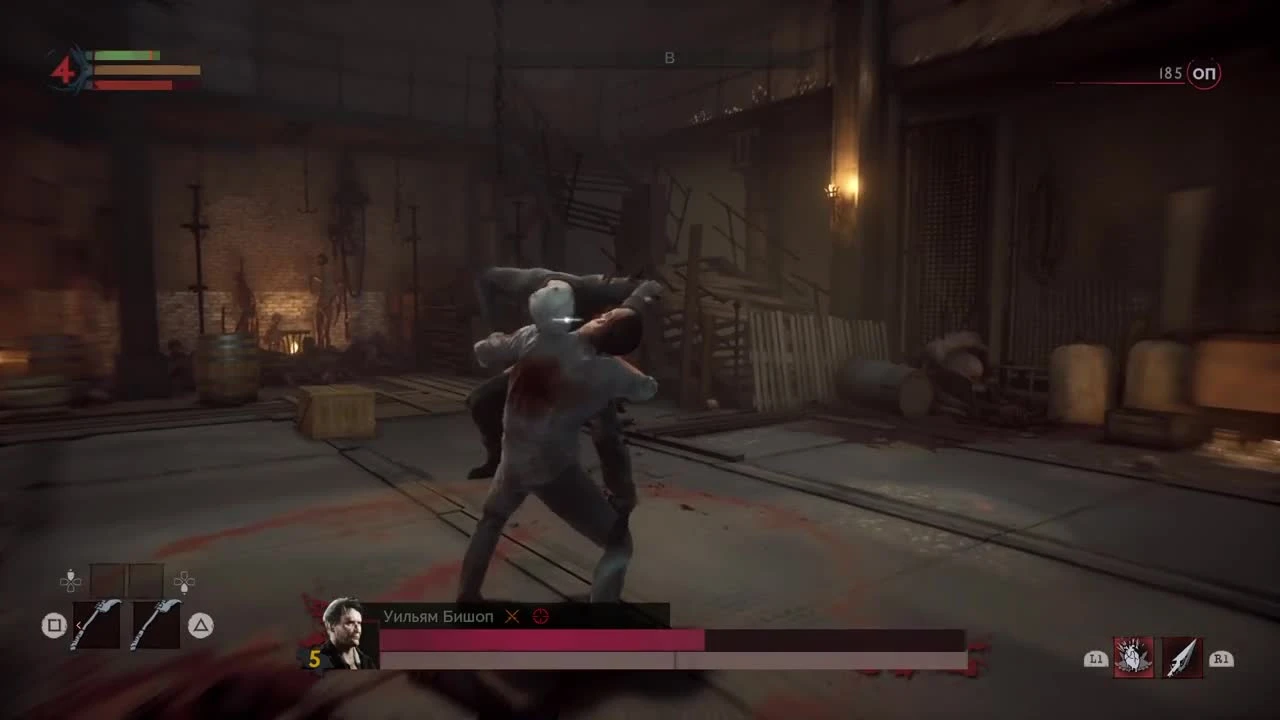
Task: Toggle the lower d-pad weapon slot selector
Action: (184, 582)
